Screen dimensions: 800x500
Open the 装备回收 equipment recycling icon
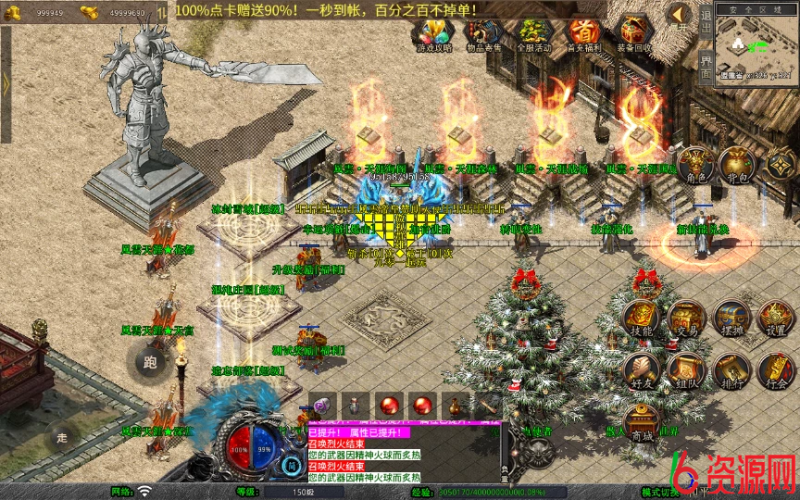tap(635, 34)
